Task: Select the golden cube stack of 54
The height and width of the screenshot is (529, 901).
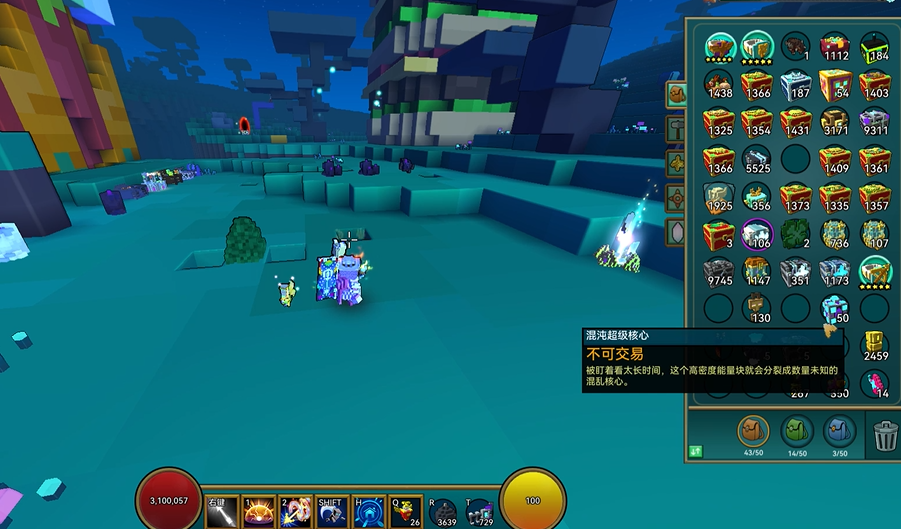Action: tap(834, 84)
